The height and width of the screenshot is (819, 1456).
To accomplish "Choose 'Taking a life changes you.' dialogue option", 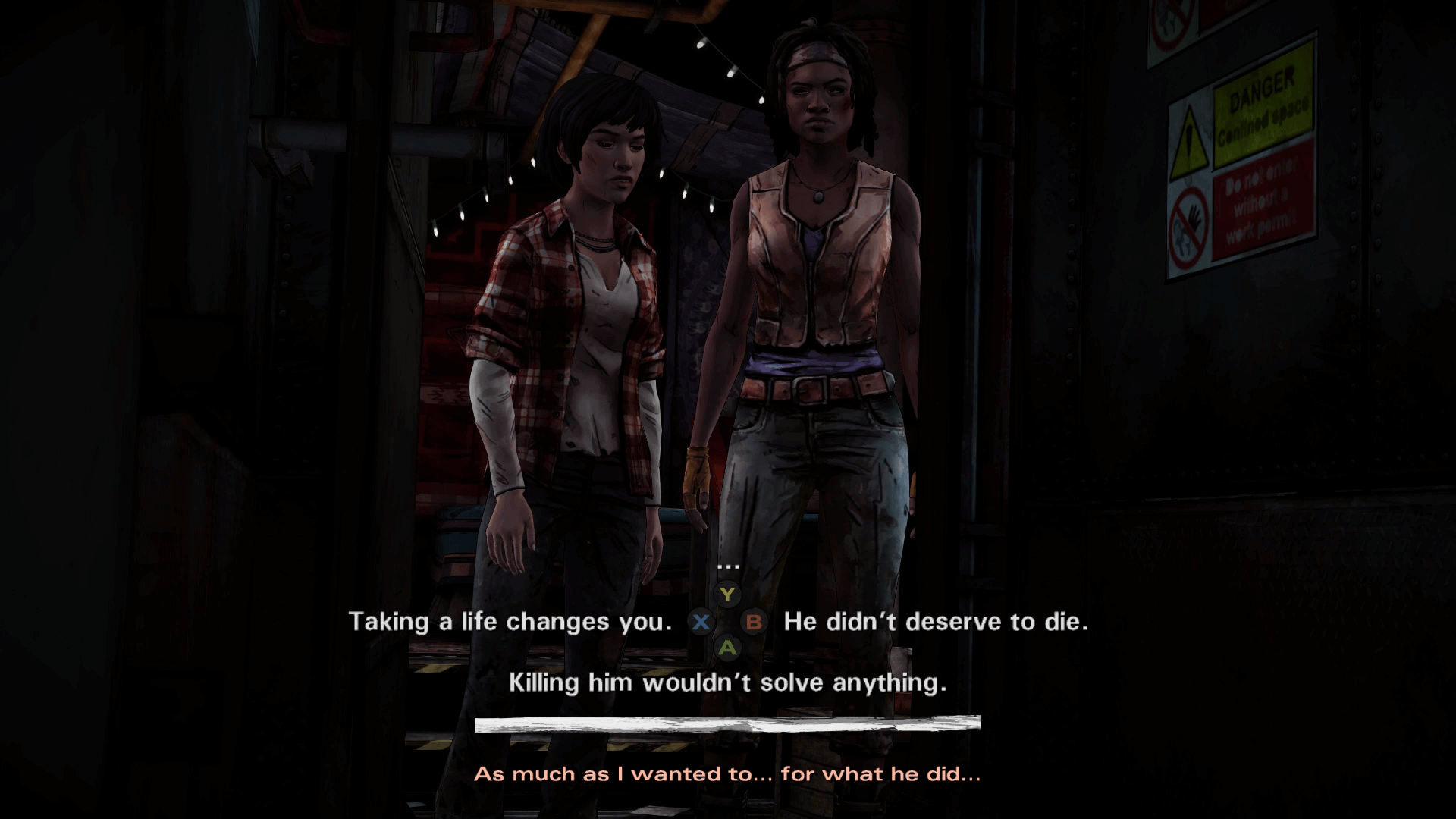I will 513,622.
